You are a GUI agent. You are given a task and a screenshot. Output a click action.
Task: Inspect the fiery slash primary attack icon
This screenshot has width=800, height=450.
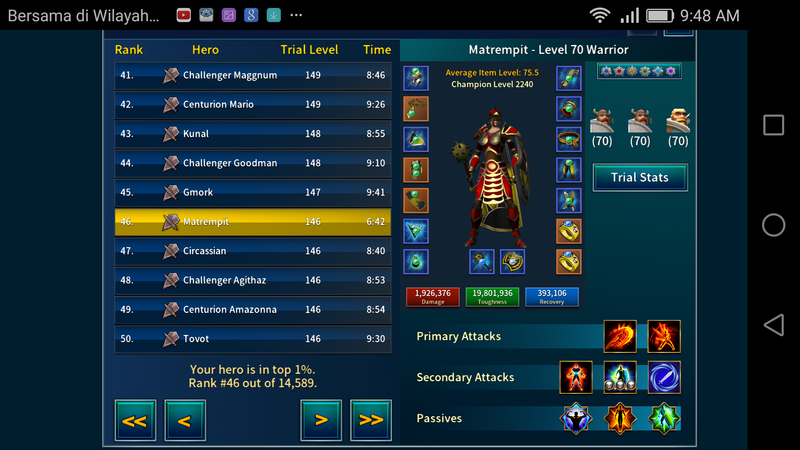[x=620, y=337]
